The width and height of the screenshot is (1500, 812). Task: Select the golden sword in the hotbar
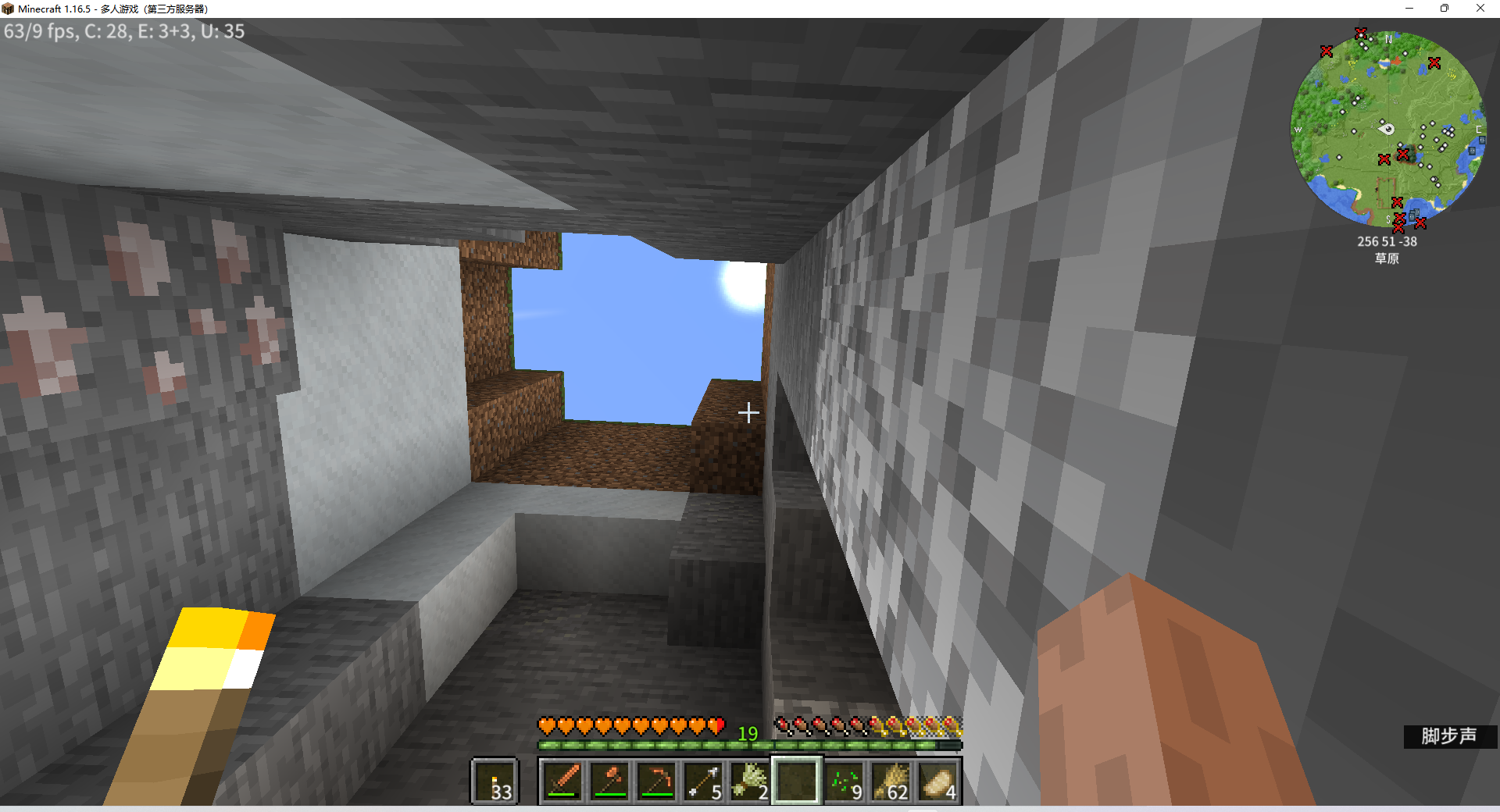tap(564, 781)
